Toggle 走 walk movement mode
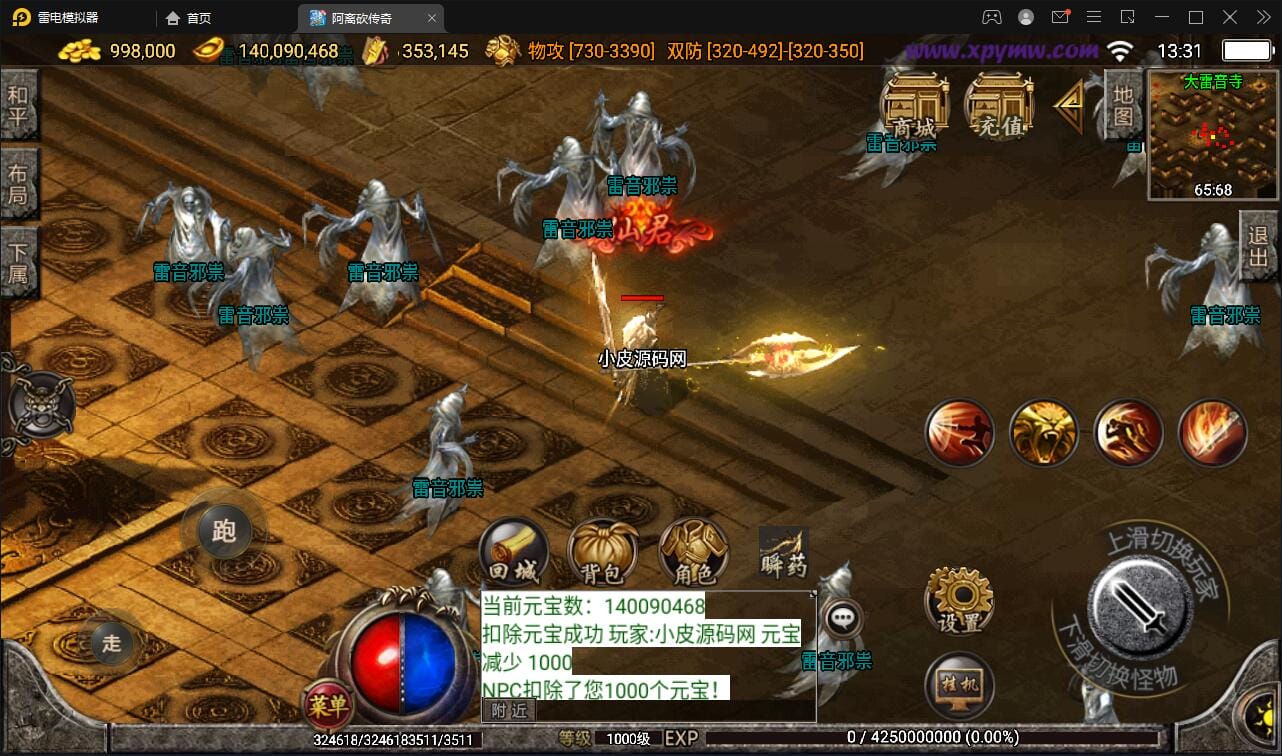 tap(110, 644)
